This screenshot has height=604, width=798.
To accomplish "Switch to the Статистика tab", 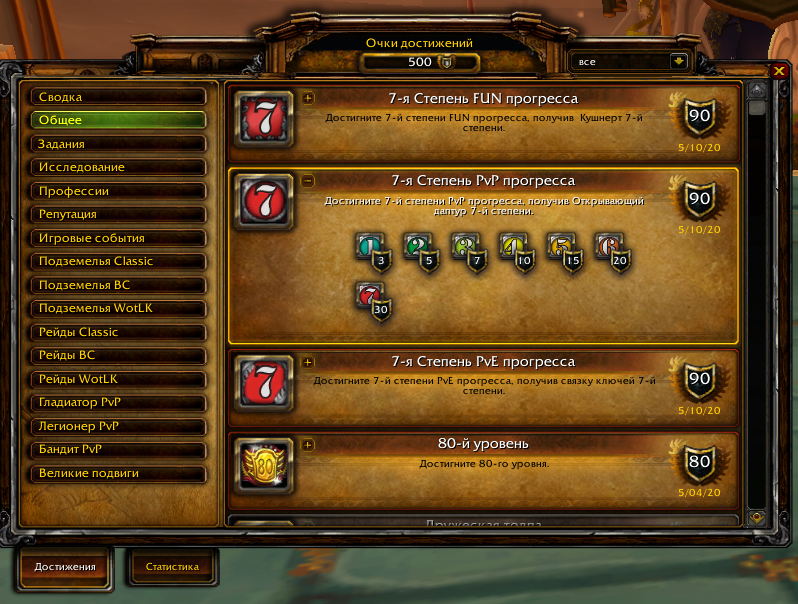I will pos(172,567).
